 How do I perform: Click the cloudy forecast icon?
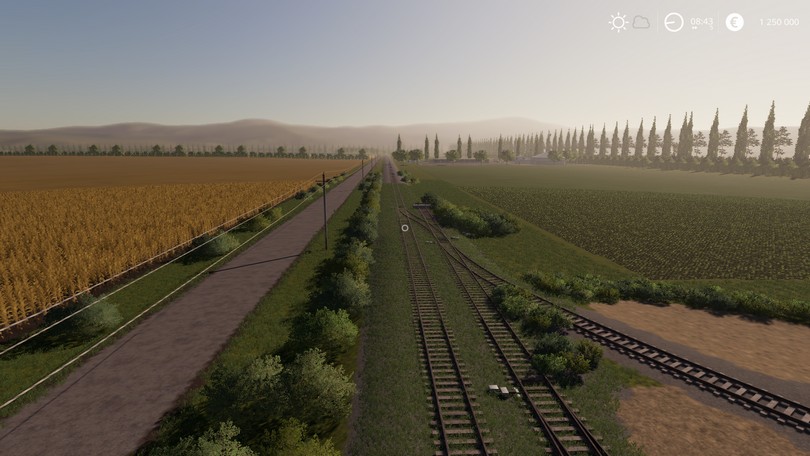(641, 22)
